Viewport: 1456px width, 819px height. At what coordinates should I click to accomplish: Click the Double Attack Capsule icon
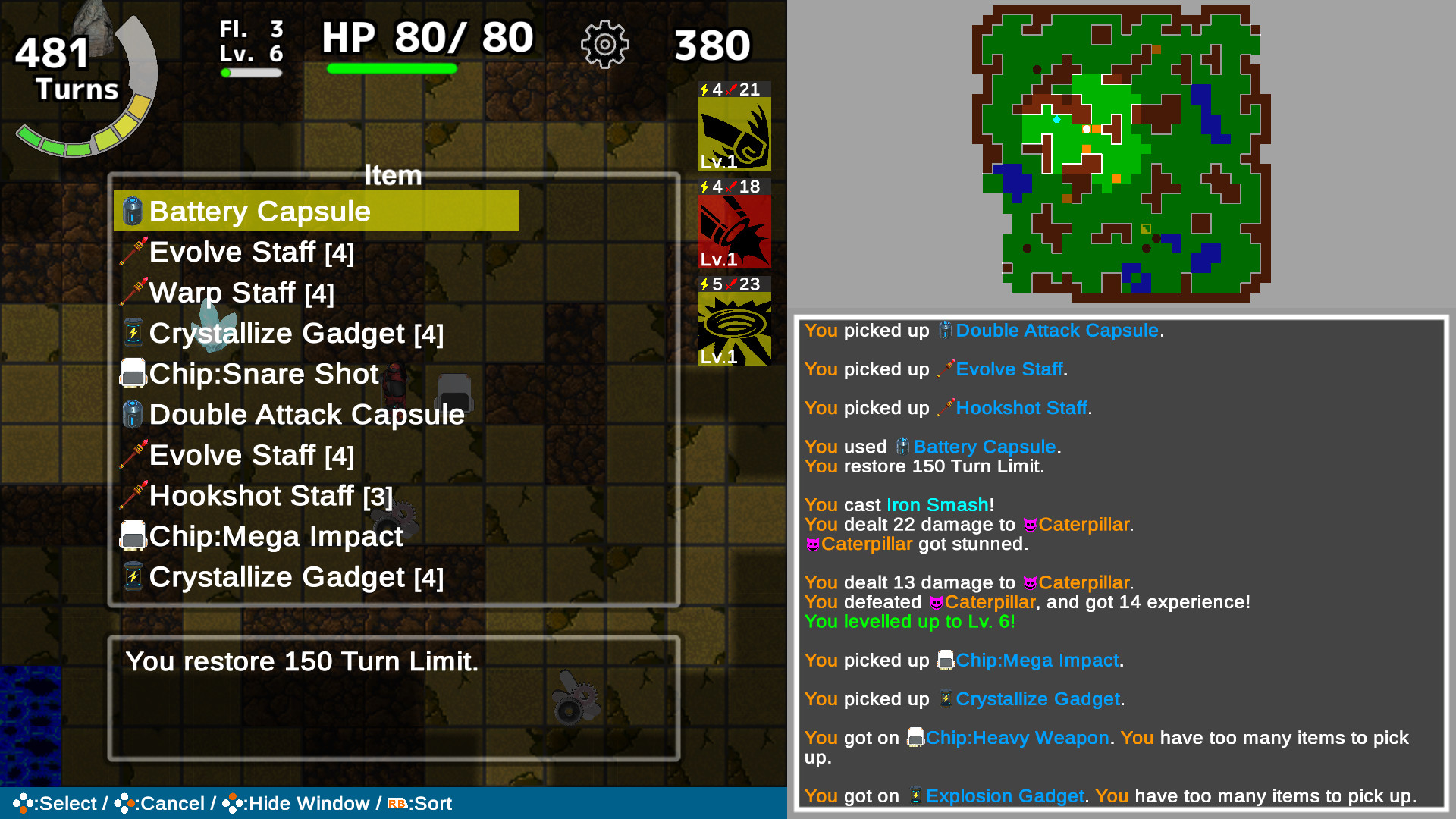click(x=133, y=414)
